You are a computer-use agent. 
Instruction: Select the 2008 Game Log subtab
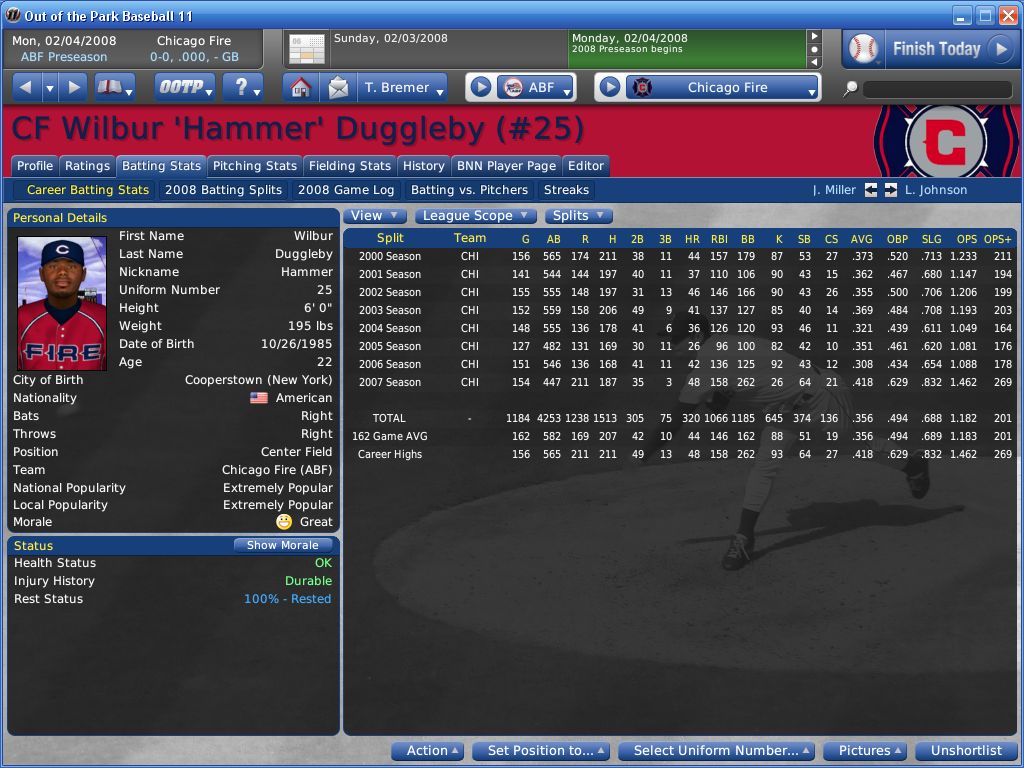click(x=347, y=190)
